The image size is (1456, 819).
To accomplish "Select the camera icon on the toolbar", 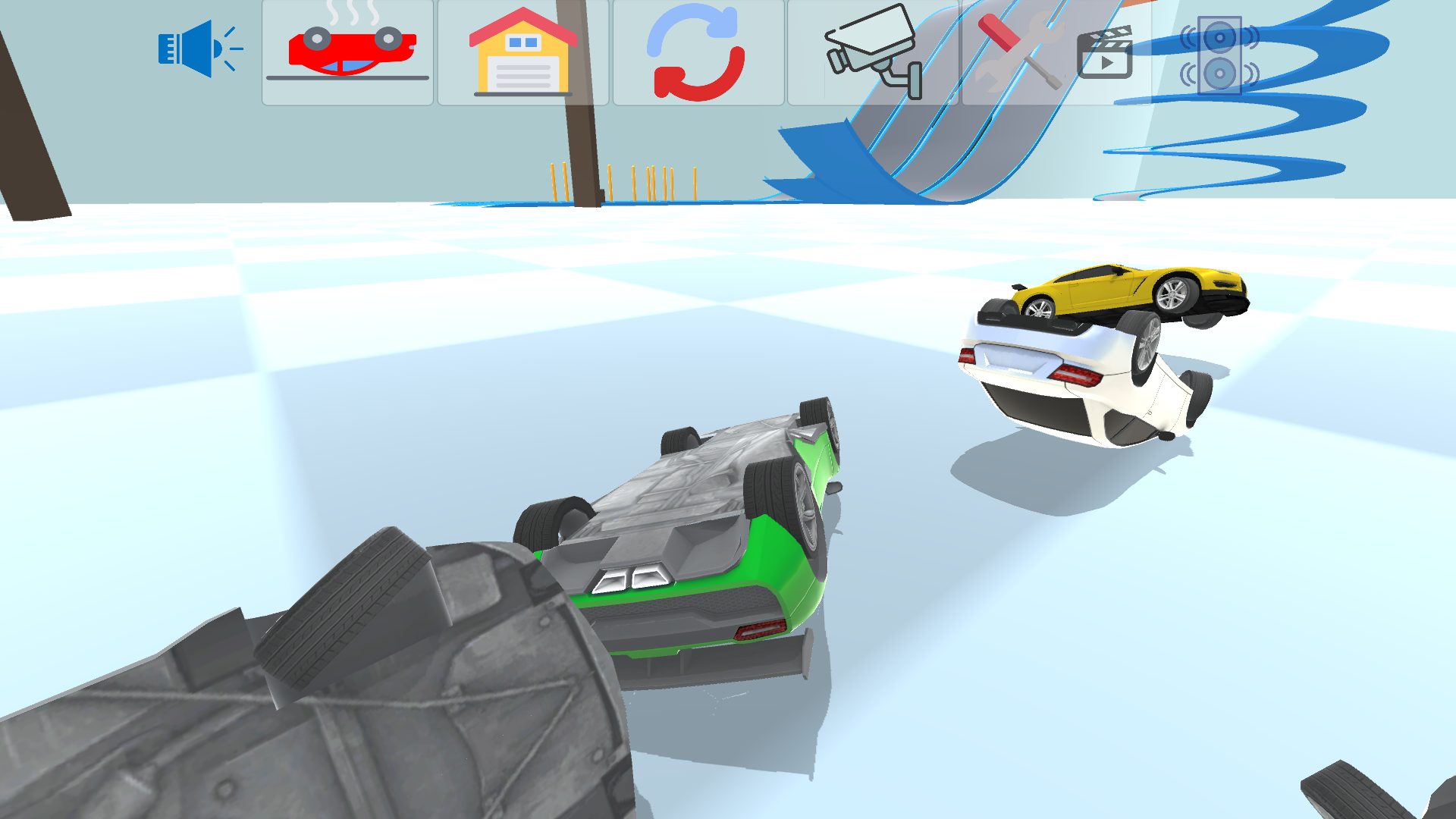I will click(871, 52).
